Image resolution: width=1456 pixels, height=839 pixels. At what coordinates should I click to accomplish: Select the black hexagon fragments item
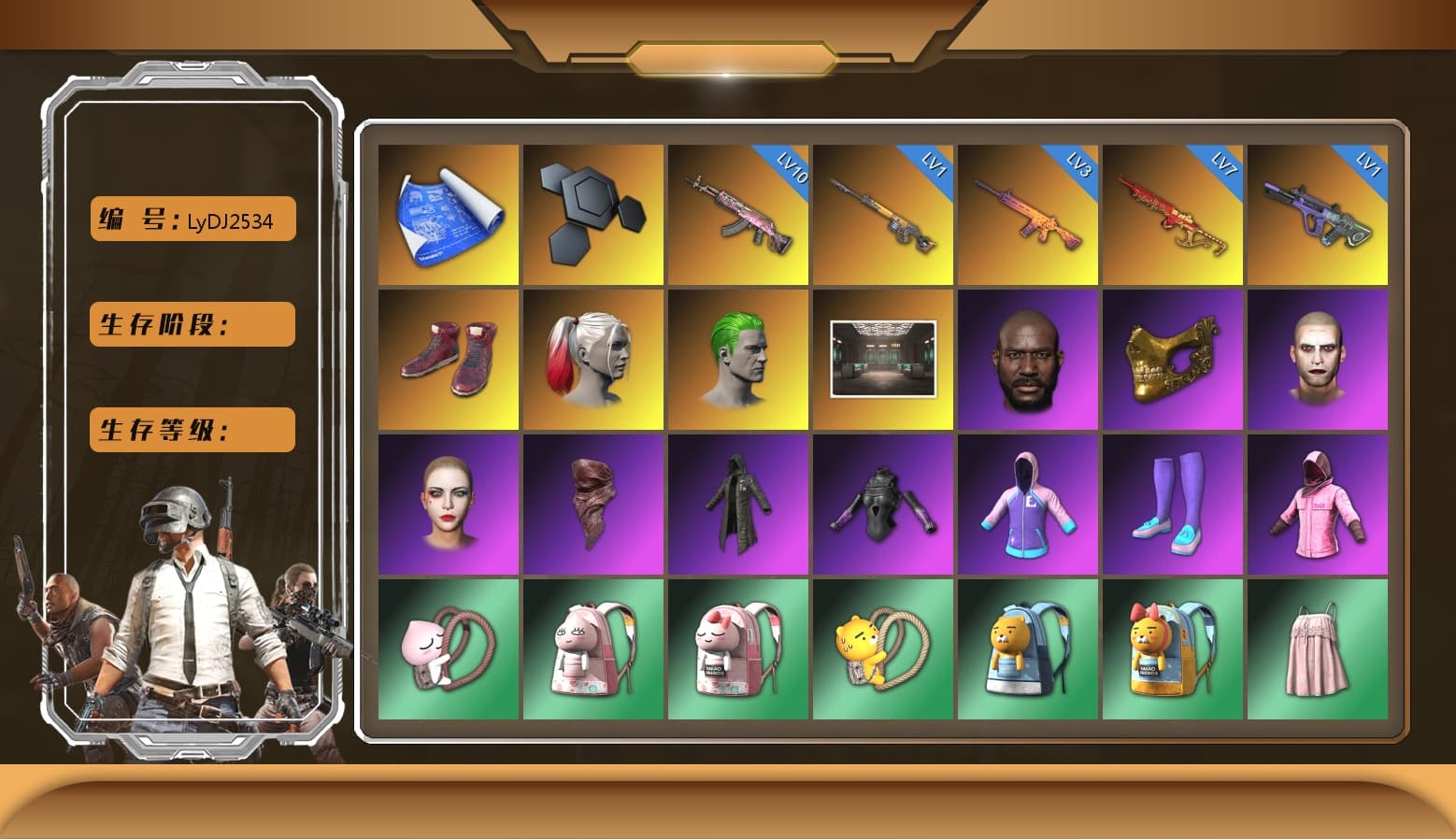coord(591,215)
